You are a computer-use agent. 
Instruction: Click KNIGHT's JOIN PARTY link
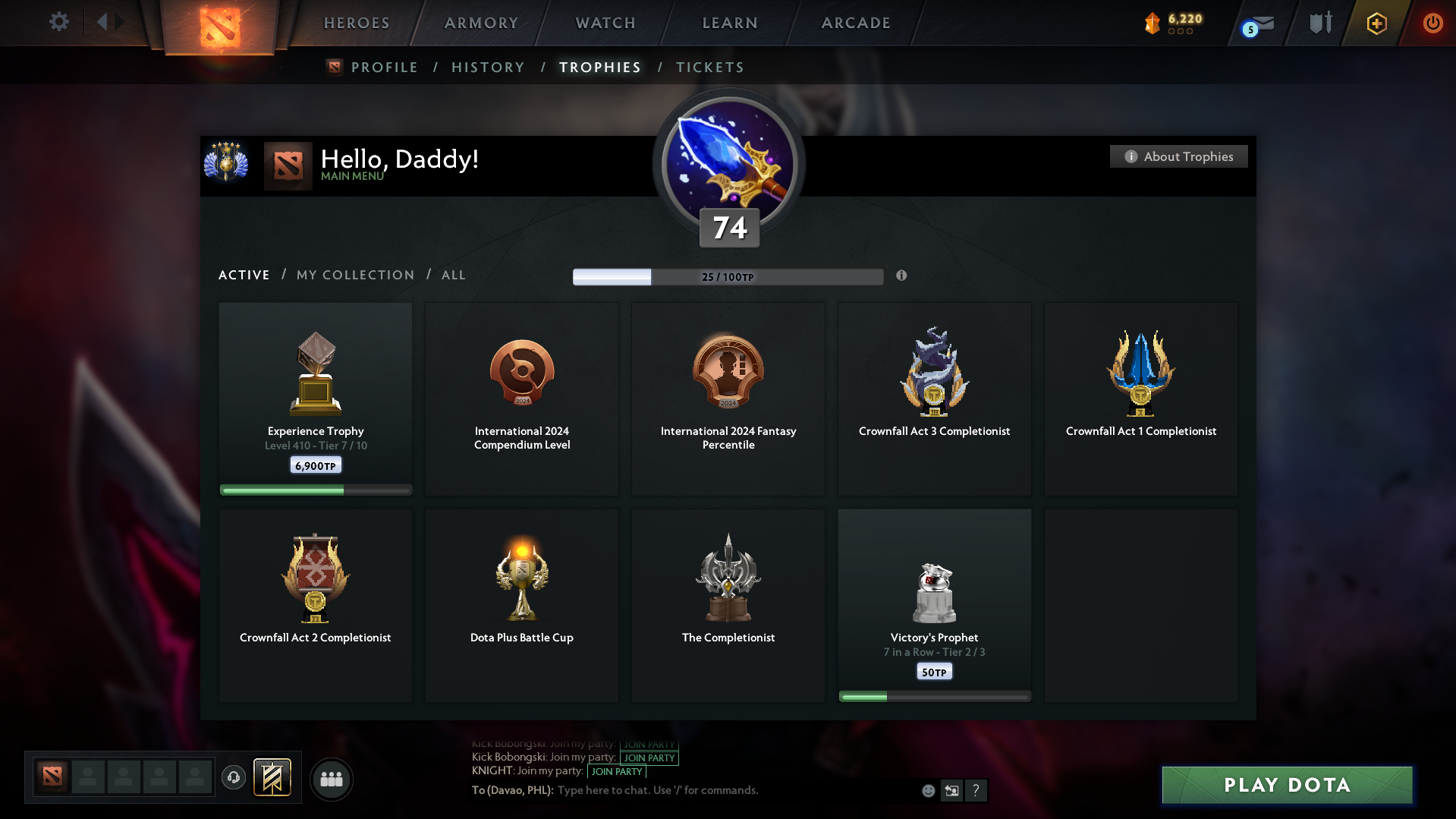click(x=617, y=771)
